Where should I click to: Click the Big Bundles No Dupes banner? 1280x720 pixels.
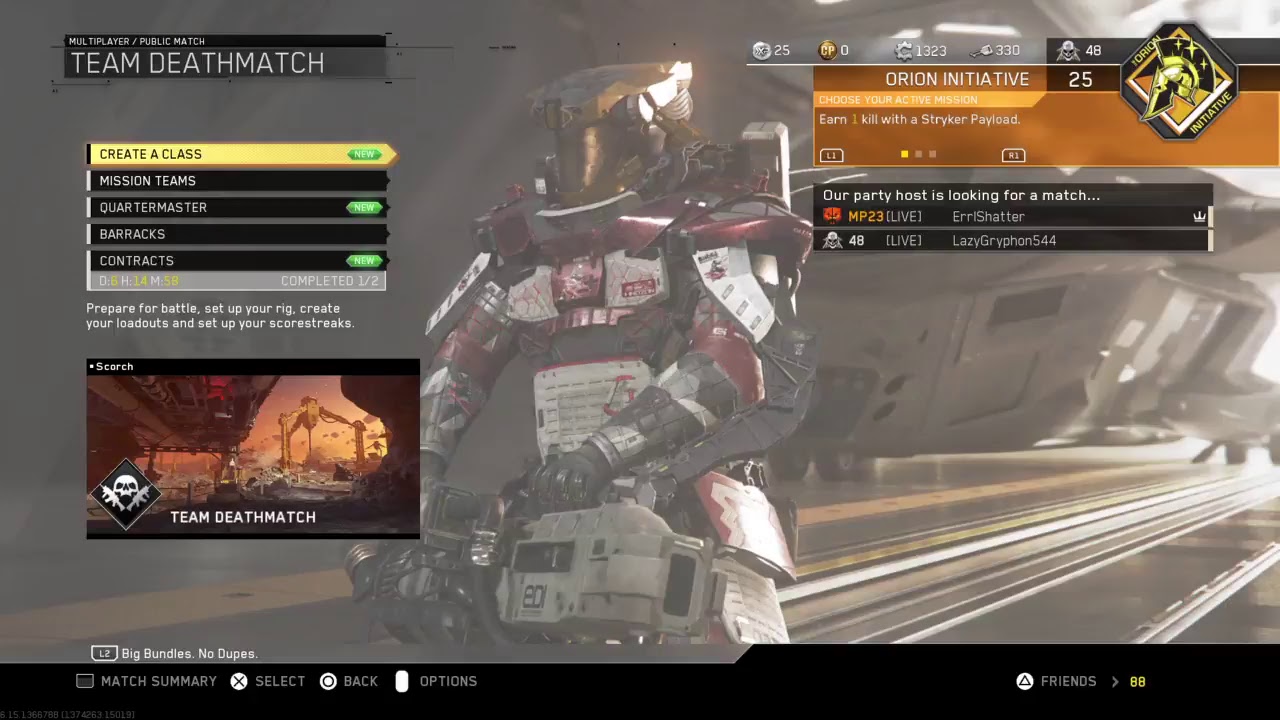[188, 653]
